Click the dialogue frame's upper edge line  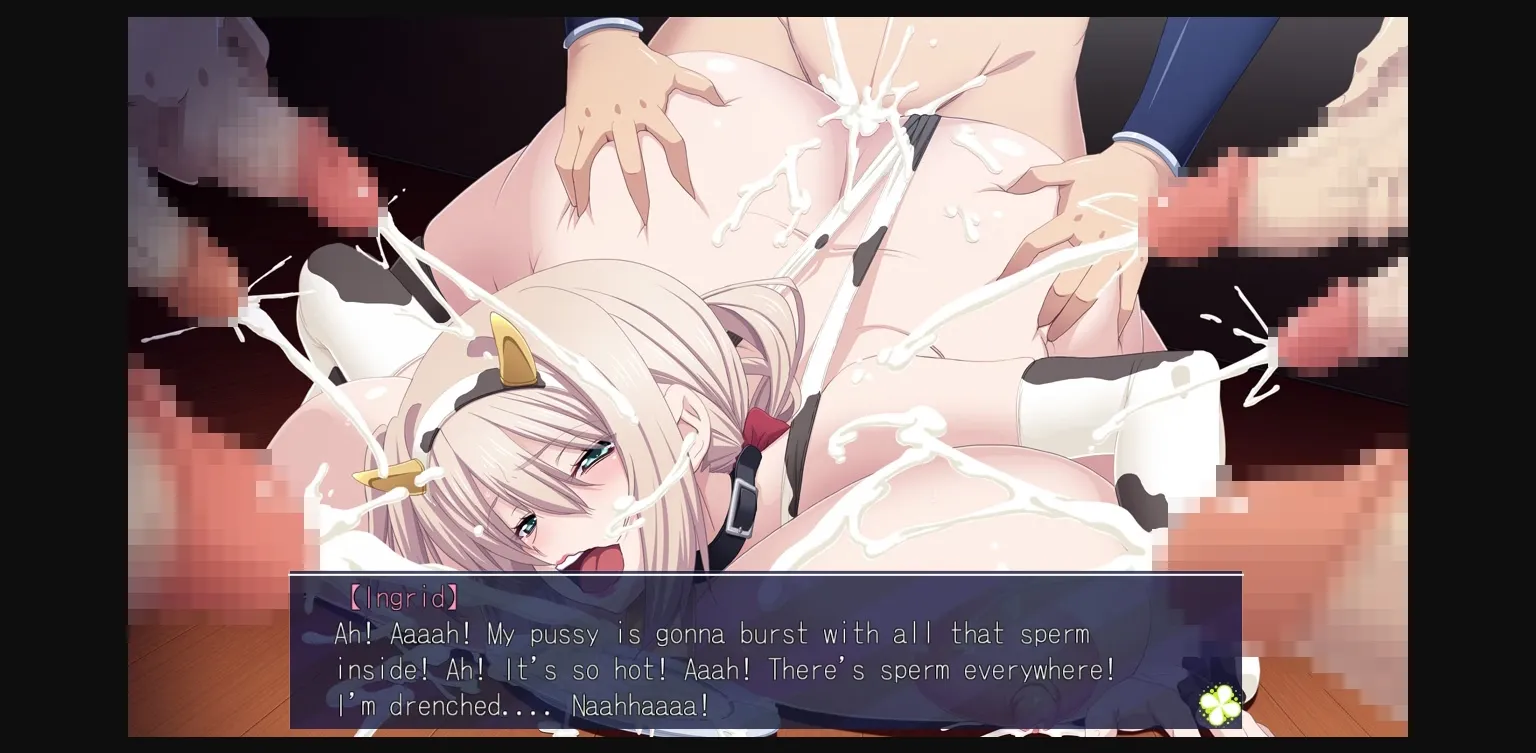(x=766, y=575)
